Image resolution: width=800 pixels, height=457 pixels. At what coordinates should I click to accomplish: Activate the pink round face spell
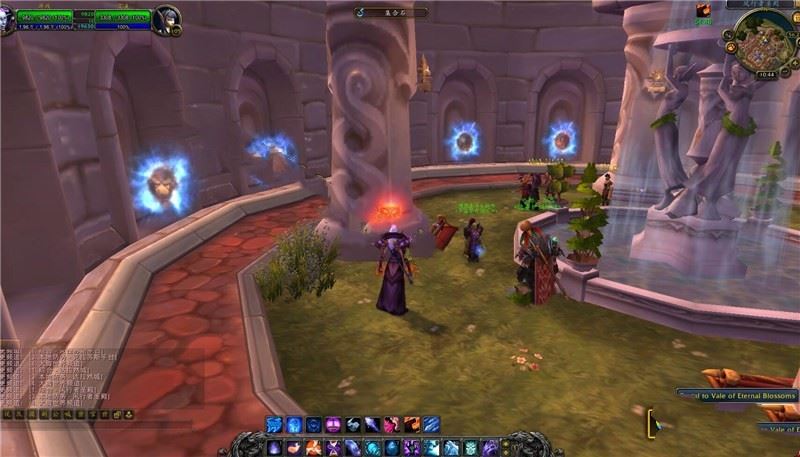334,425
